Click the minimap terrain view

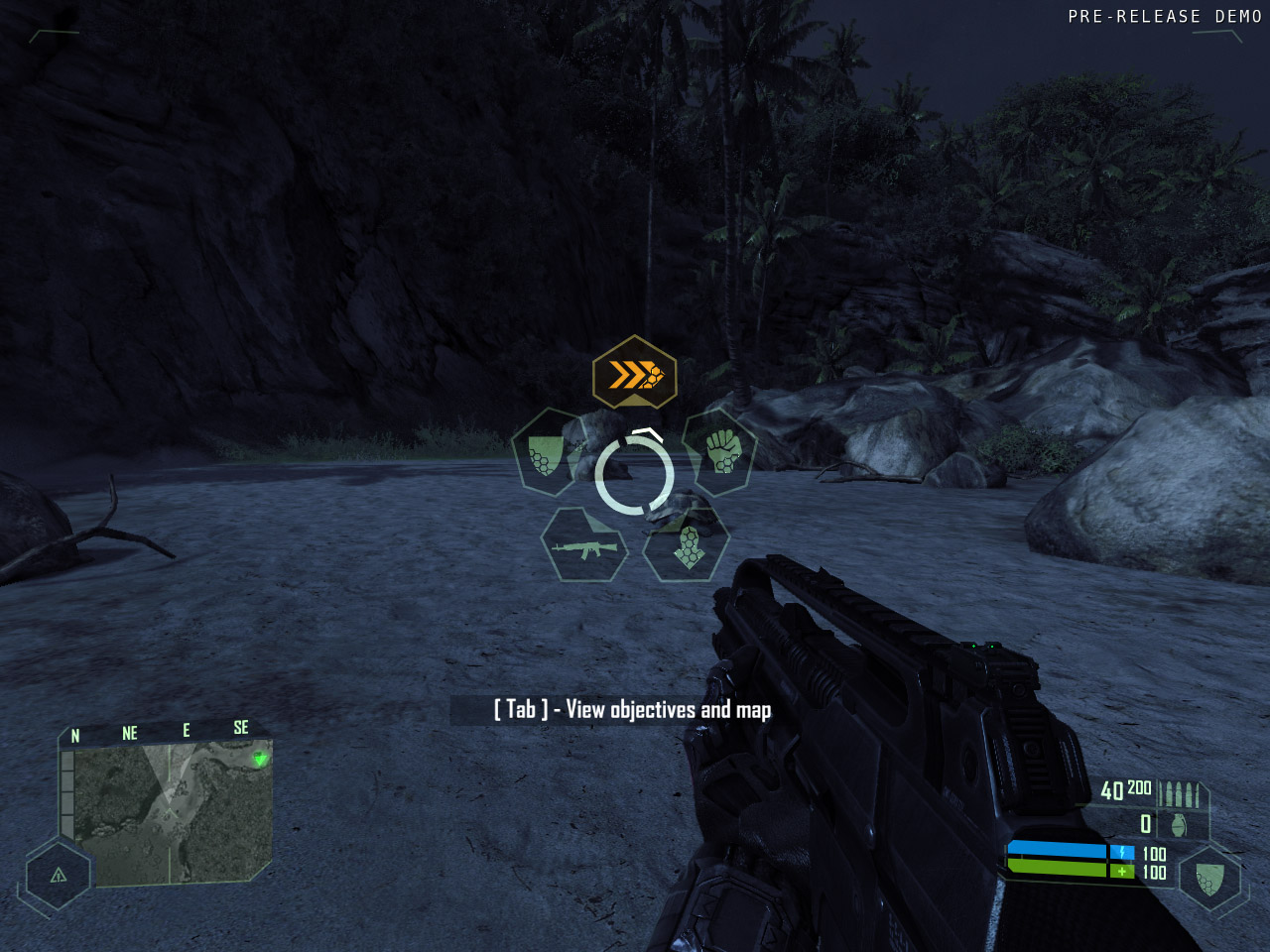pos(171,815)
